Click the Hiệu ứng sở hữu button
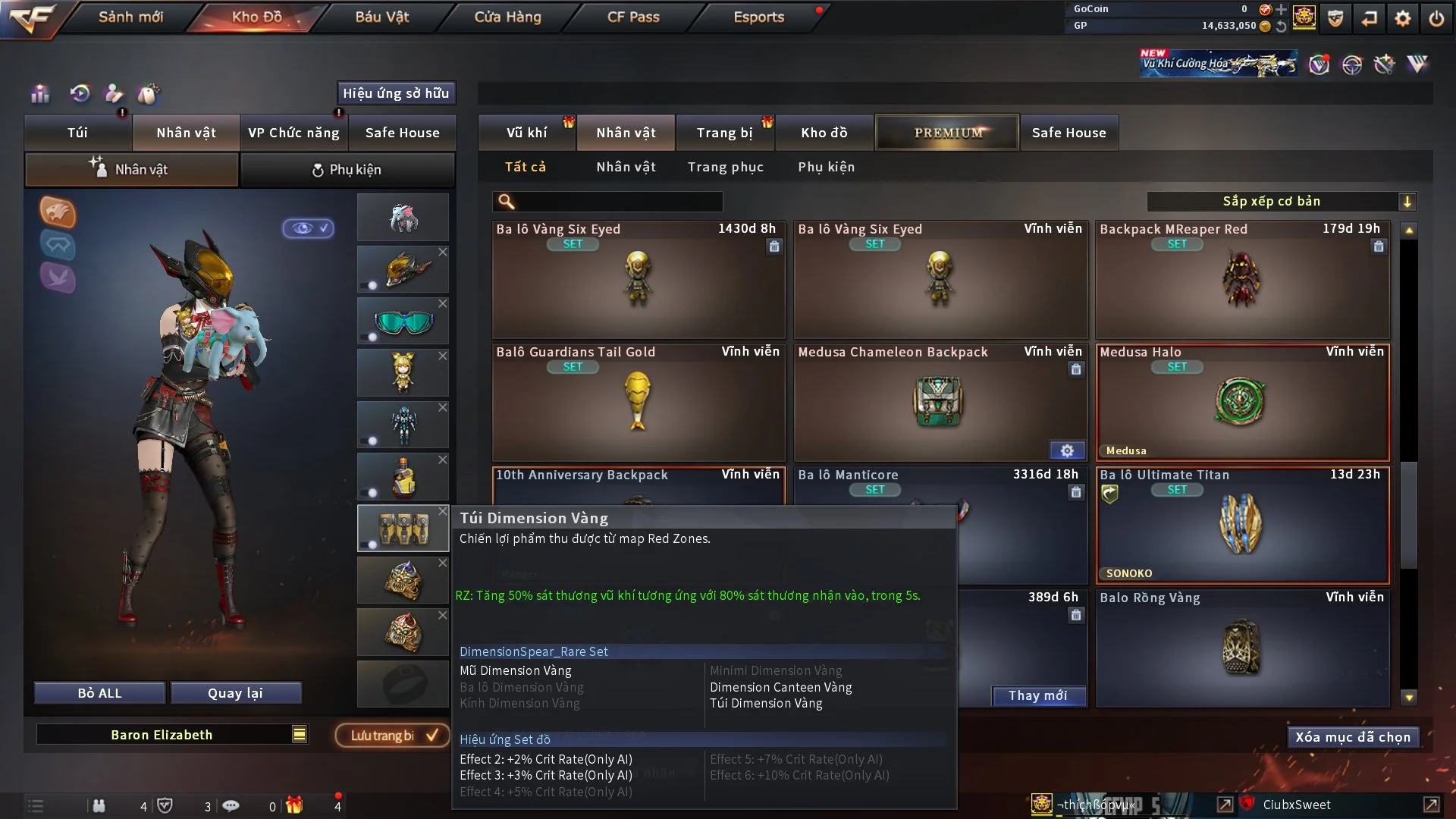This screenshot has height=819, width=1456. tap(396, 93)
